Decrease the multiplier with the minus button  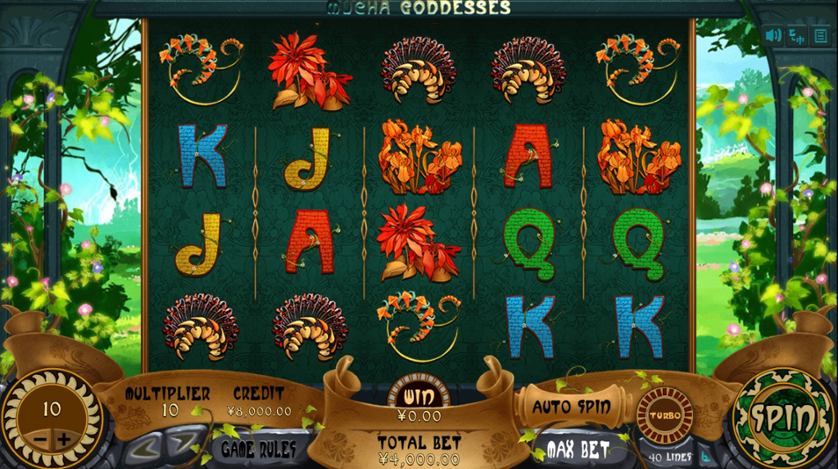tap(40, 441)
